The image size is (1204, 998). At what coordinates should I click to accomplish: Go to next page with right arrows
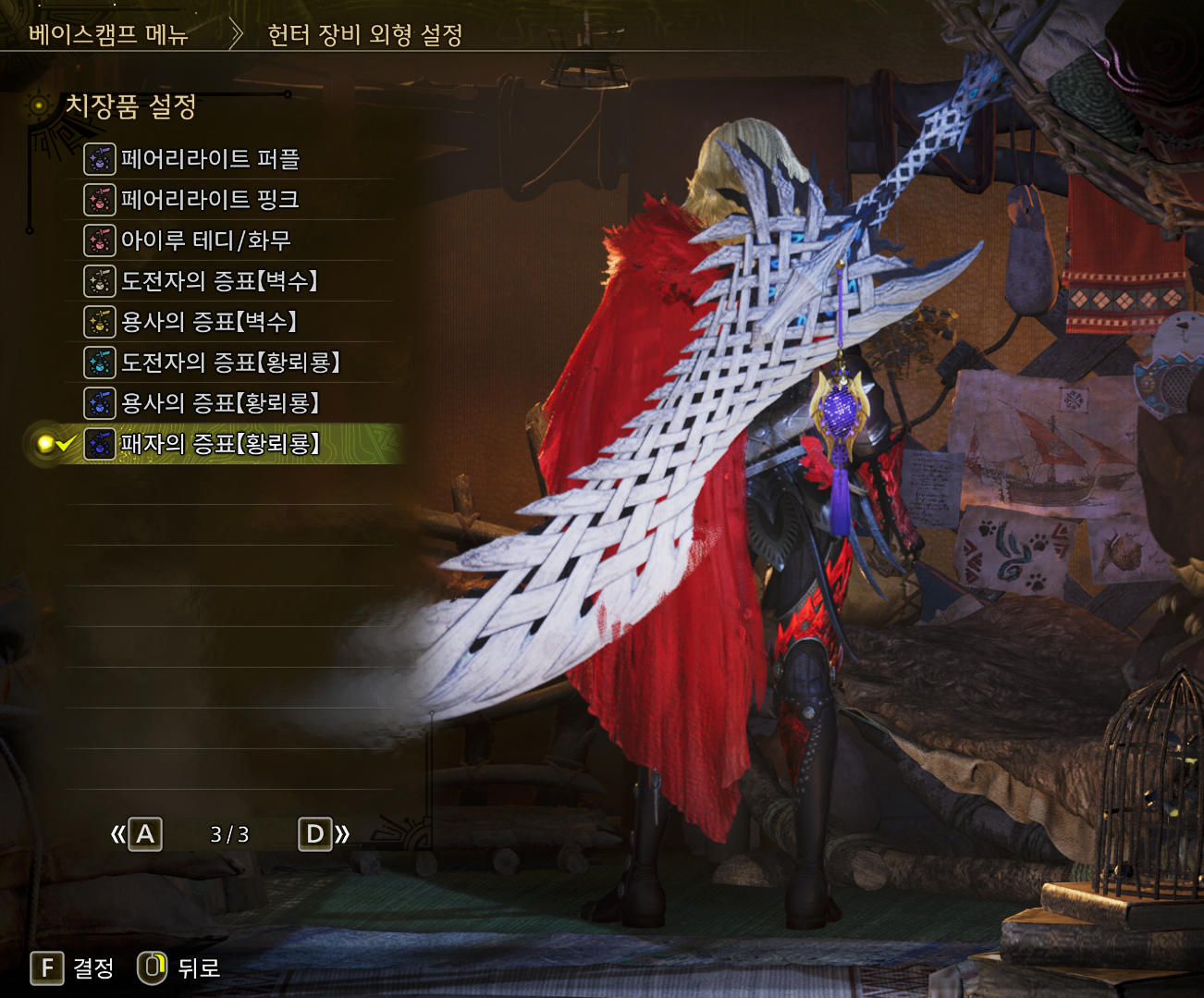[324, 834]
